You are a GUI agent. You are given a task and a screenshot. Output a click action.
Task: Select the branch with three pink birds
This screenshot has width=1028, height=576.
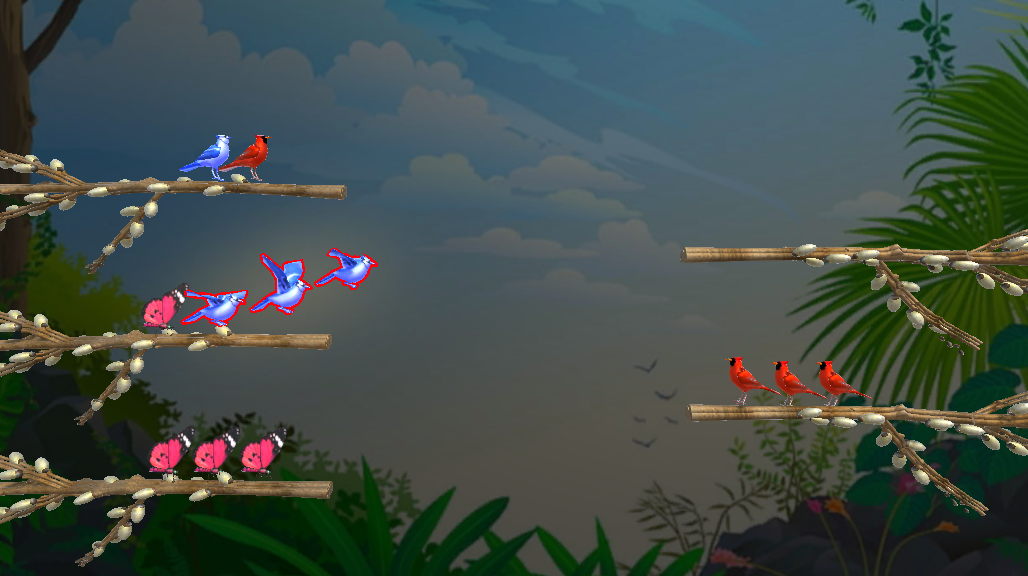[200, 489]
